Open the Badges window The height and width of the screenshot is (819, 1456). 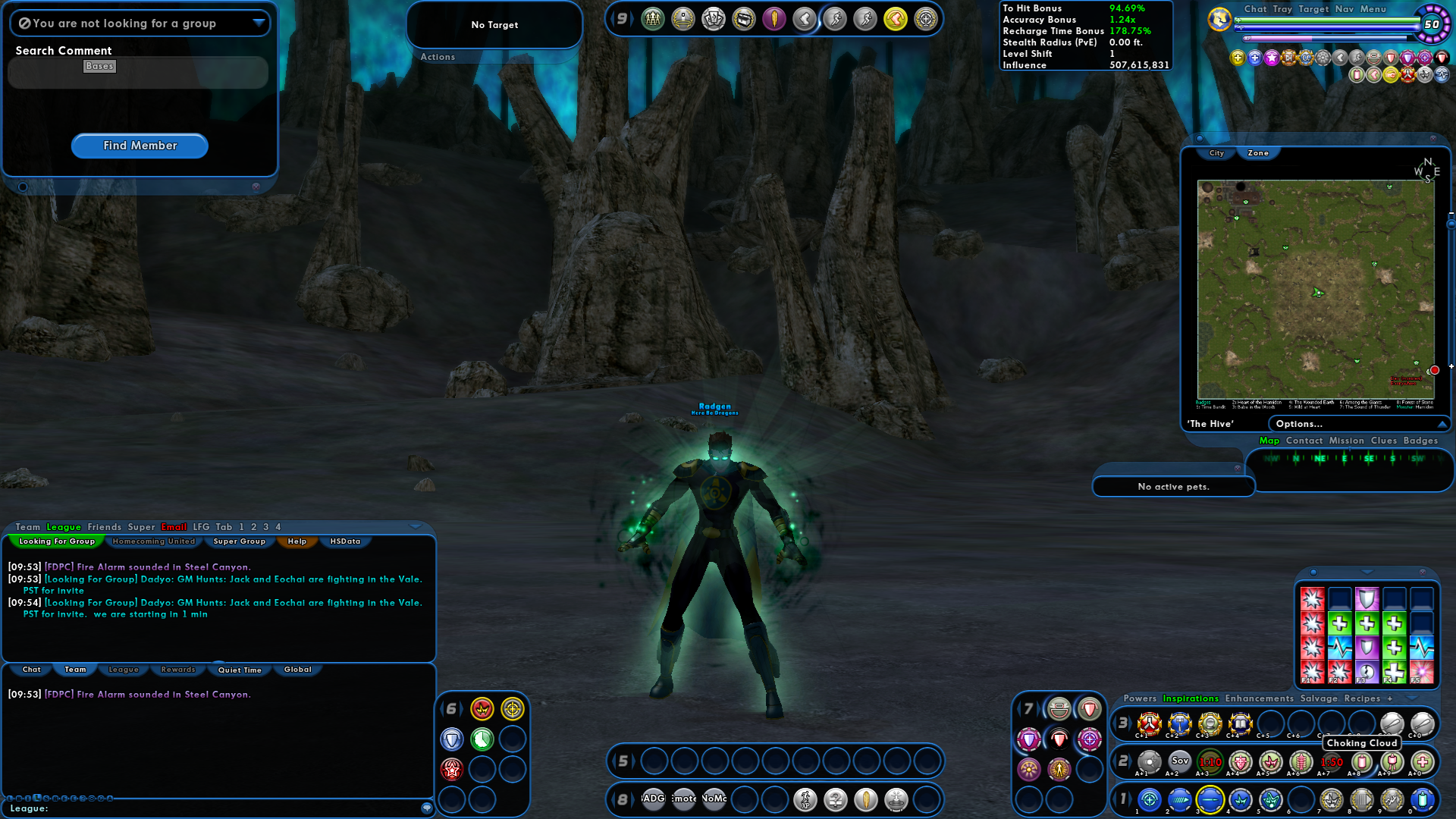pyautogui.click(x=1420, y=441)
